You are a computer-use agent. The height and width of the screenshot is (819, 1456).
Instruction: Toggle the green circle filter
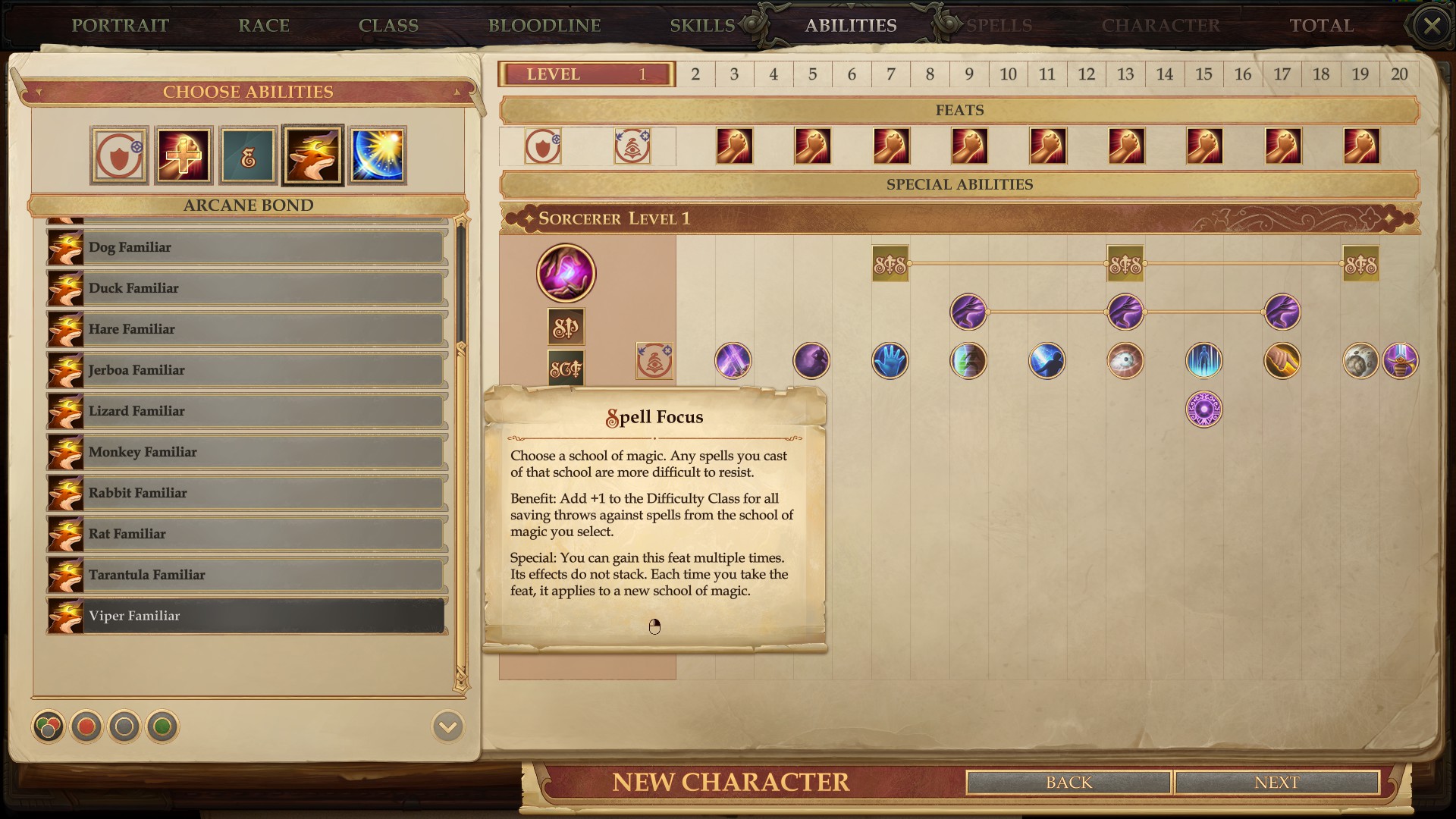pyautogui.click(x=162, y=726)
